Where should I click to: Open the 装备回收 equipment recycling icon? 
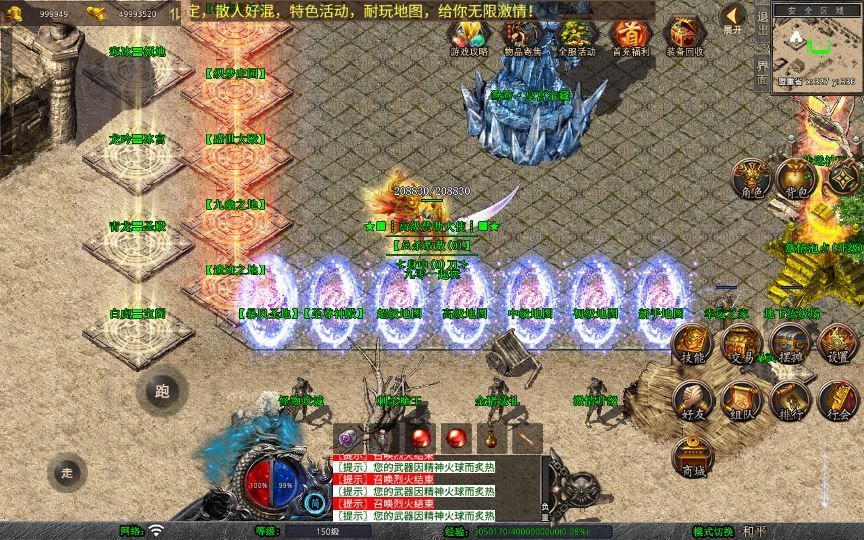[x=684, y=36]
